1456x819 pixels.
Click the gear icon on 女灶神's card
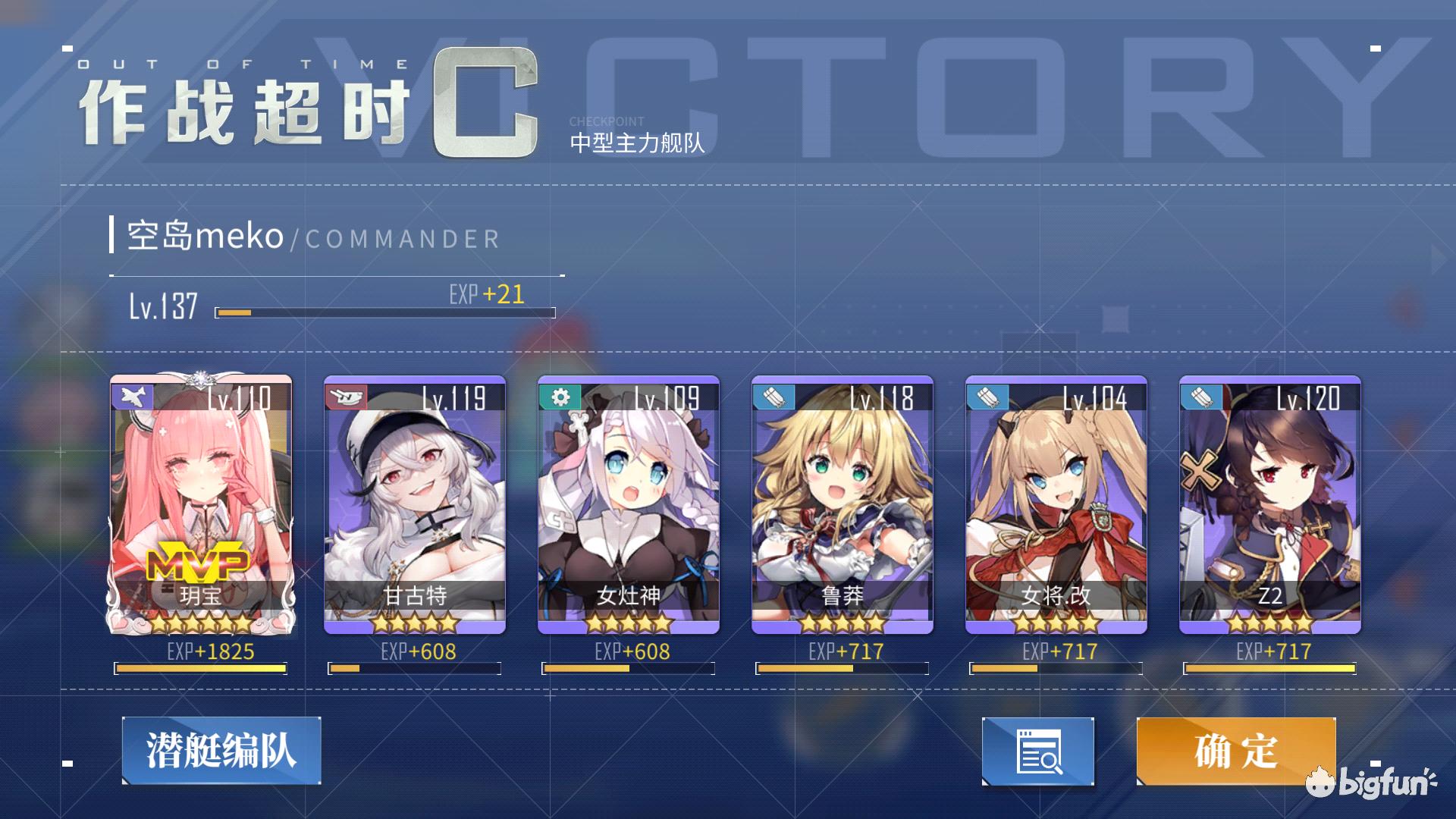click(x=558, y=396)
